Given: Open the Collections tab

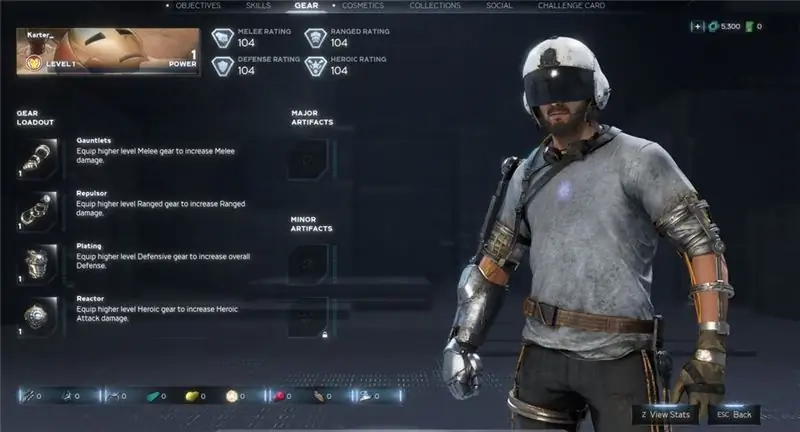Looking at the screenshot, I should [435, 6].
